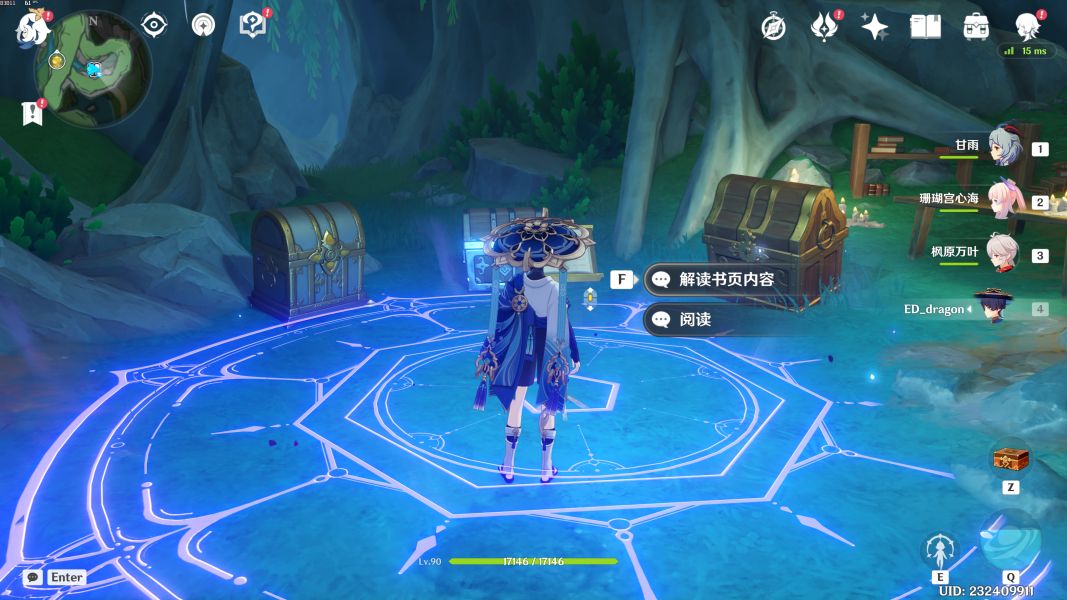Open the tutorial book question-mark icon
The height and width of the screenshot is (600, 1067).
tap(255, 25)
